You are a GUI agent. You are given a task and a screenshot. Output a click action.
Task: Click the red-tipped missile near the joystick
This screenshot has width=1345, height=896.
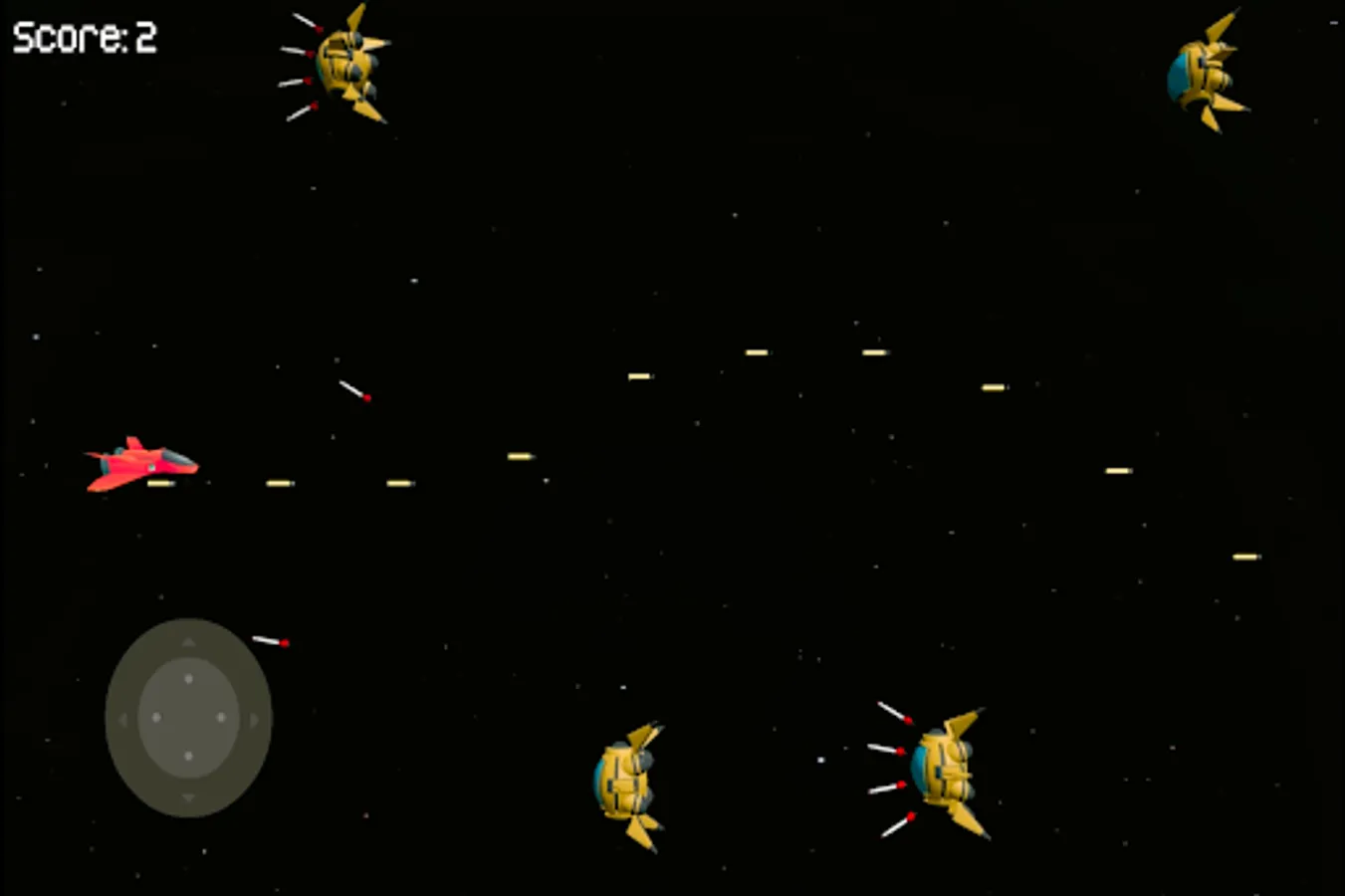point(271,639)
